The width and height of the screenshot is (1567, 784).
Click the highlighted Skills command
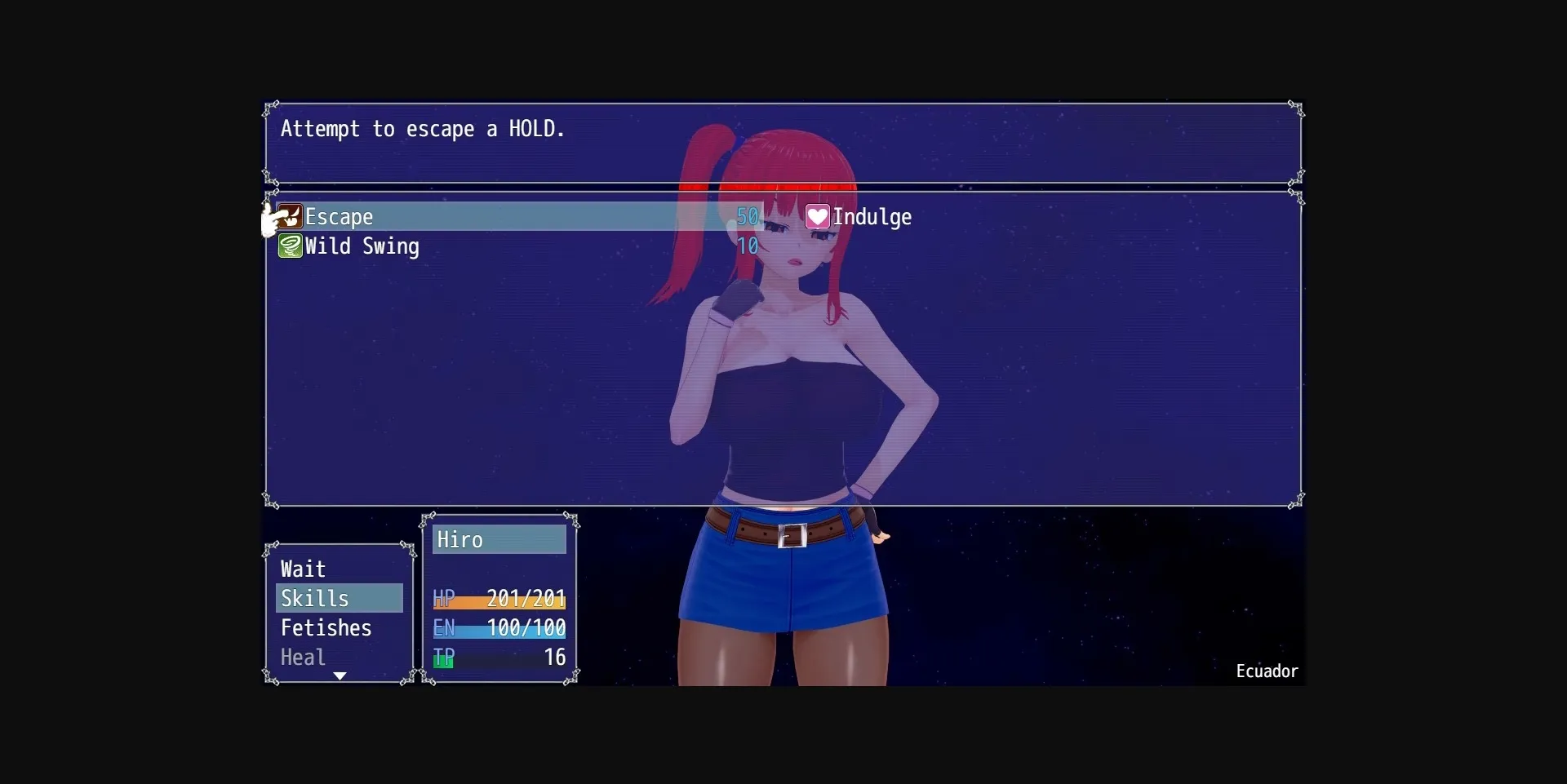click(x=316, y=598)
